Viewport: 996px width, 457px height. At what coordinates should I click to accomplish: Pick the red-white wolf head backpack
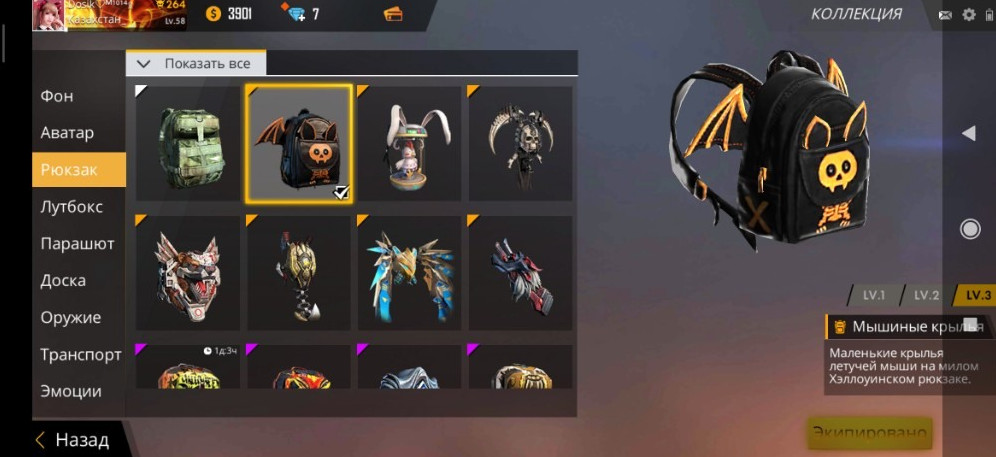pyautogui.click(x=188, y=272)
